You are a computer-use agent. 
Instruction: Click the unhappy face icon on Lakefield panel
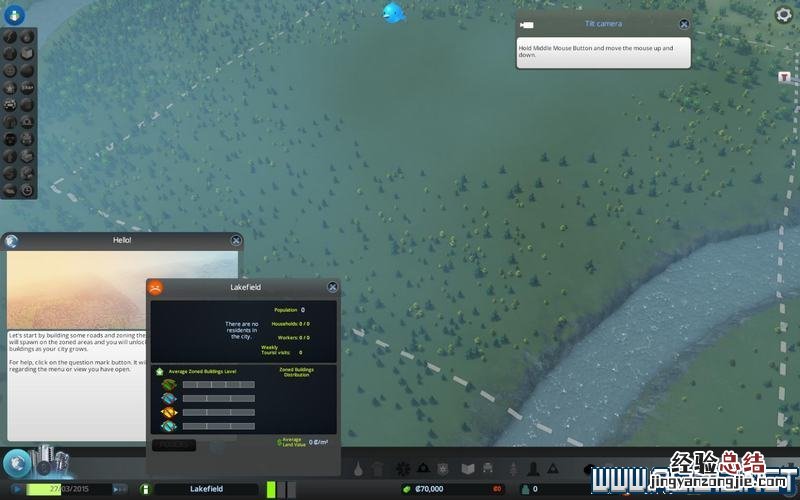tap(156, 288)
